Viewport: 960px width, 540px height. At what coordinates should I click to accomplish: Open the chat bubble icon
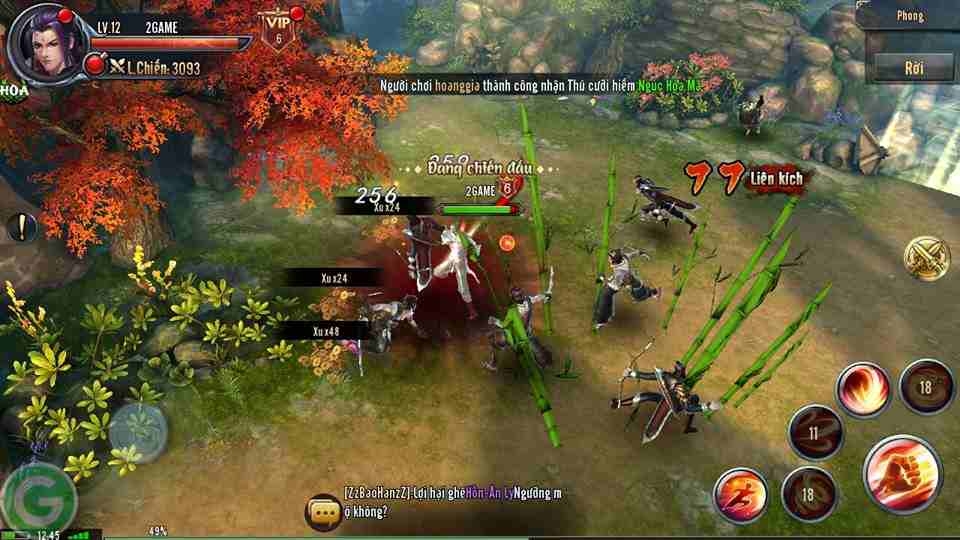tap(324, 510)
